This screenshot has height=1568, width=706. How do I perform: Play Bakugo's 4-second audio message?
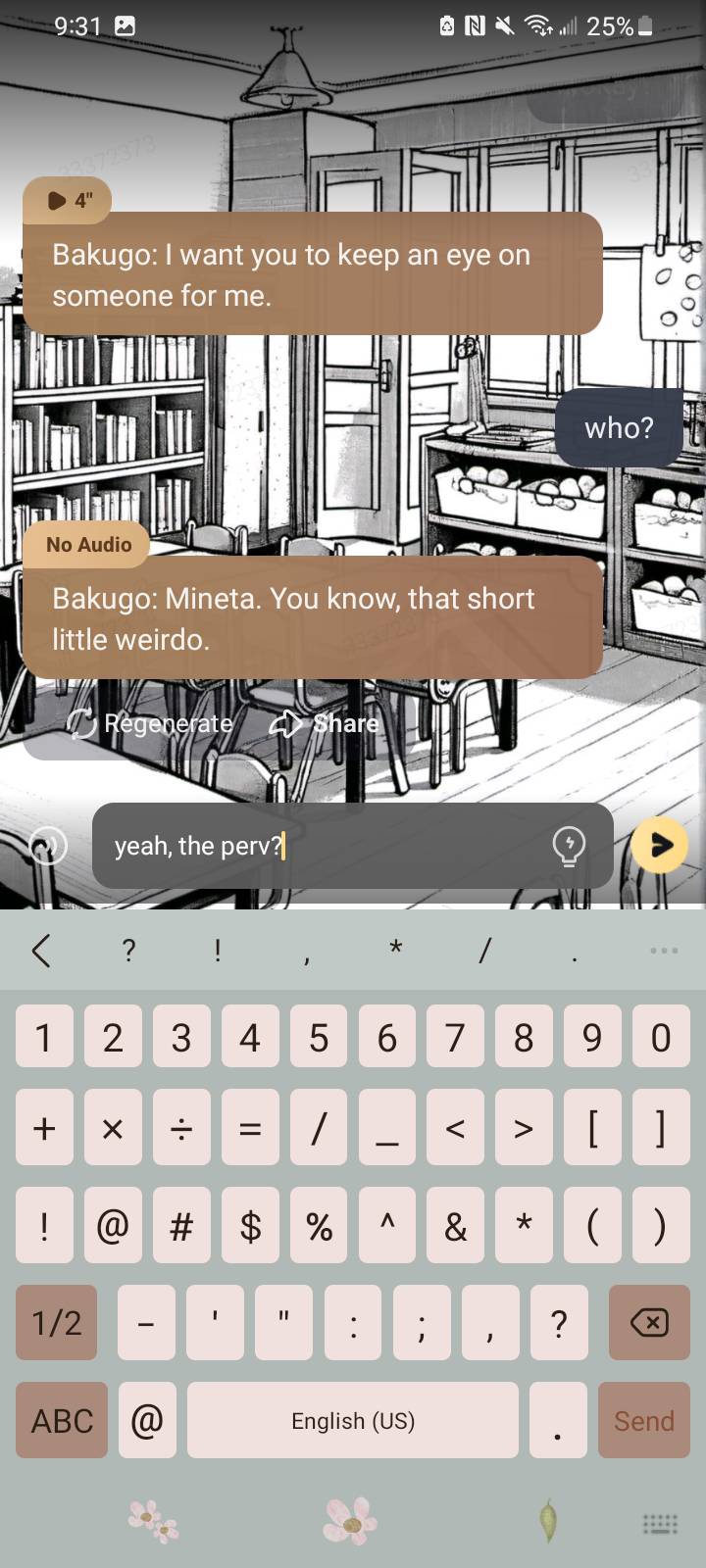(x=67, y=201)
